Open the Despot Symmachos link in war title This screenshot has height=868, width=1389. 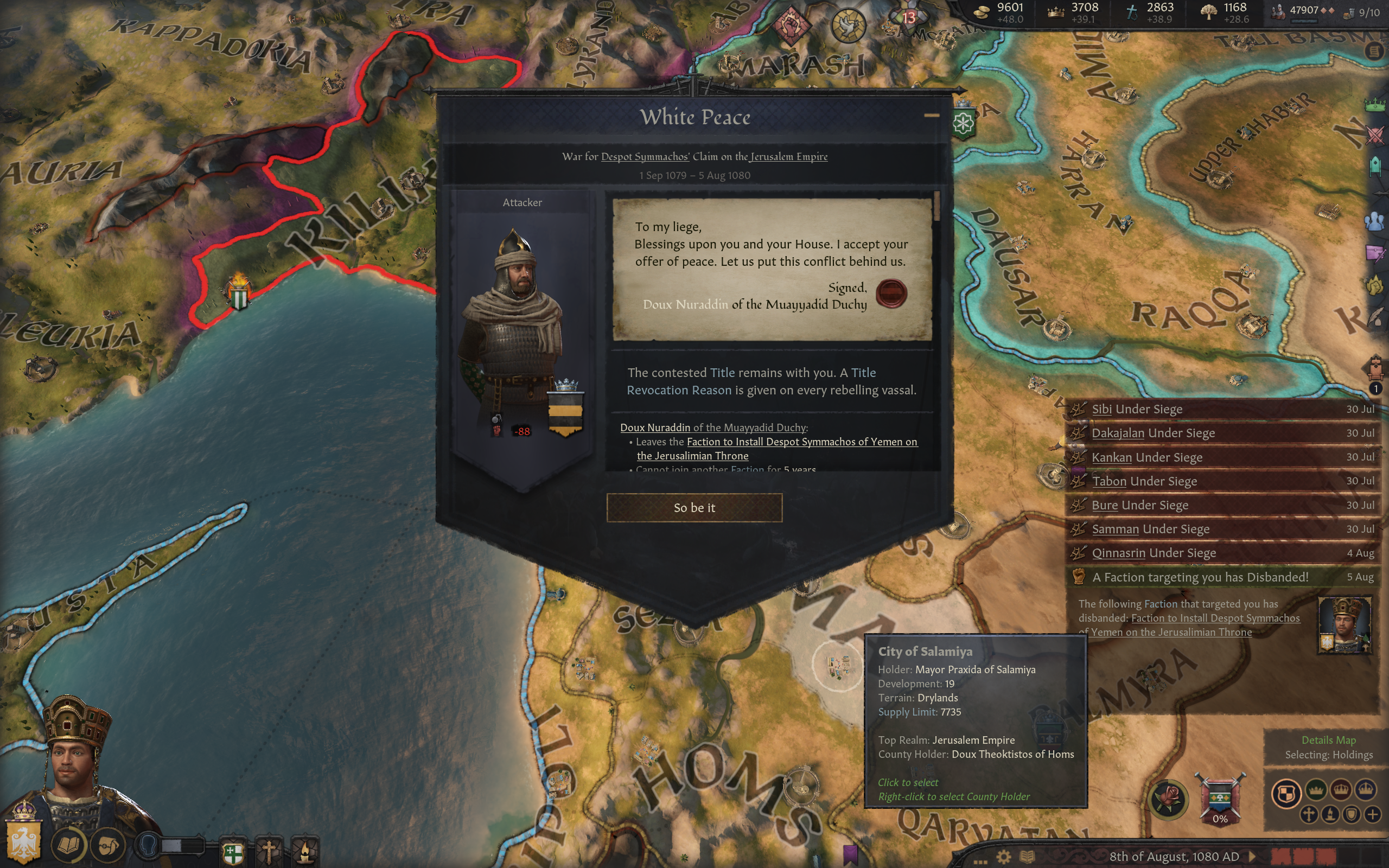[645, 156]
